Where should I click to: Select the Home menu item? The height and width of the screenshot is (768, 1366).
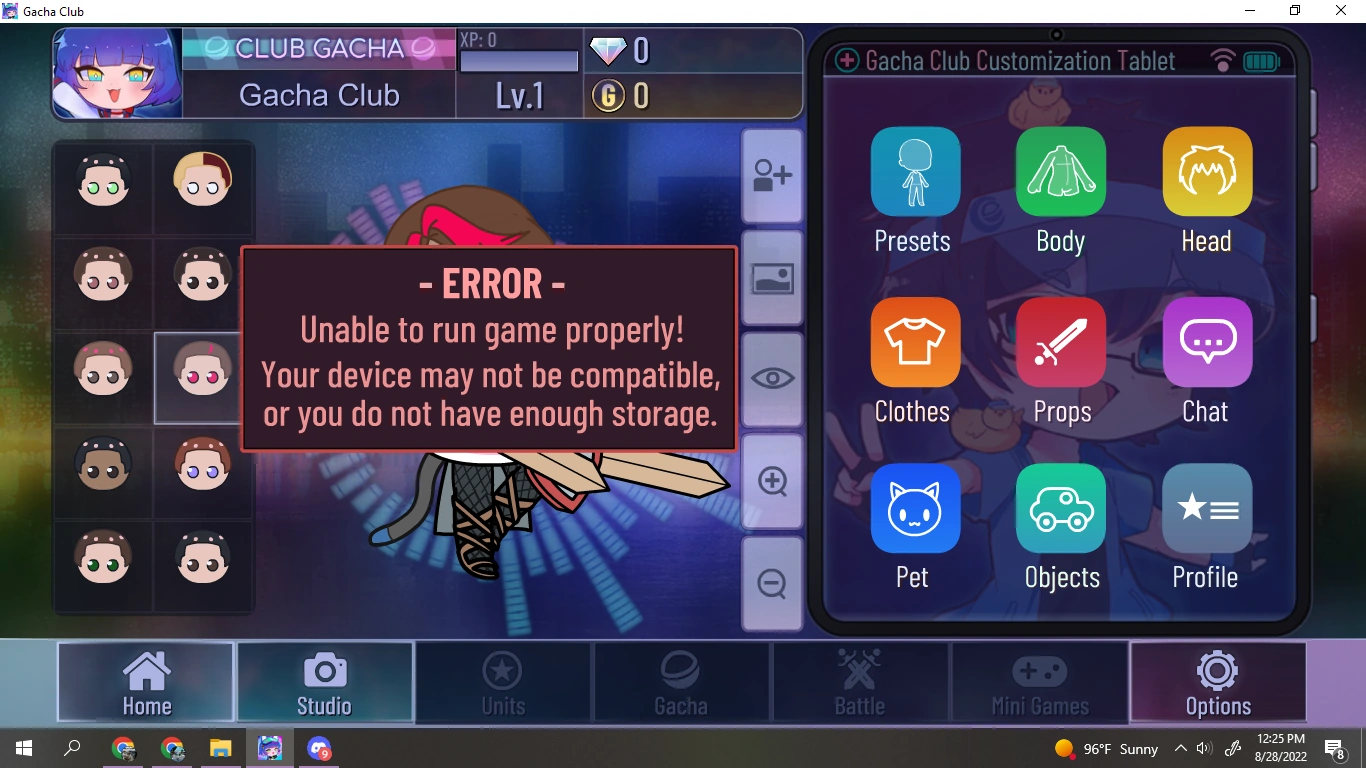(146, 682)
